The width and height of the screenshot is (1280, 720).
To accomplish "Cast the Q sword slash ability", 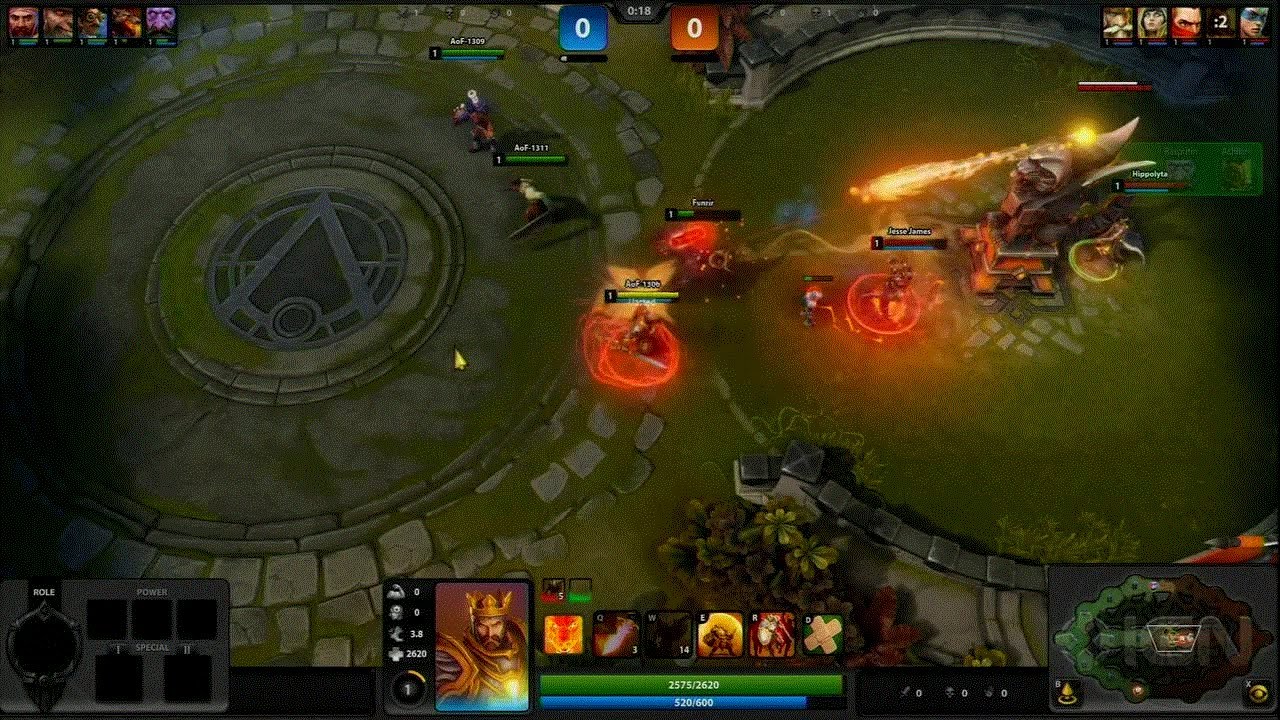I will pos(616,635).
